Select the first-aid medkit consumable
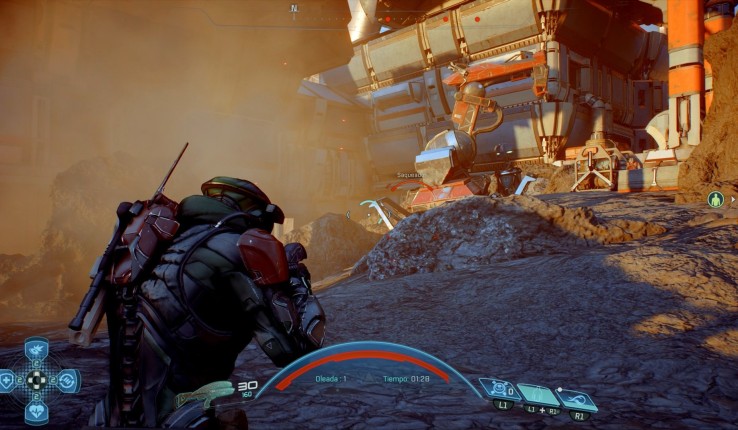This screenshot has height=430, width=738. click(7, 381)
